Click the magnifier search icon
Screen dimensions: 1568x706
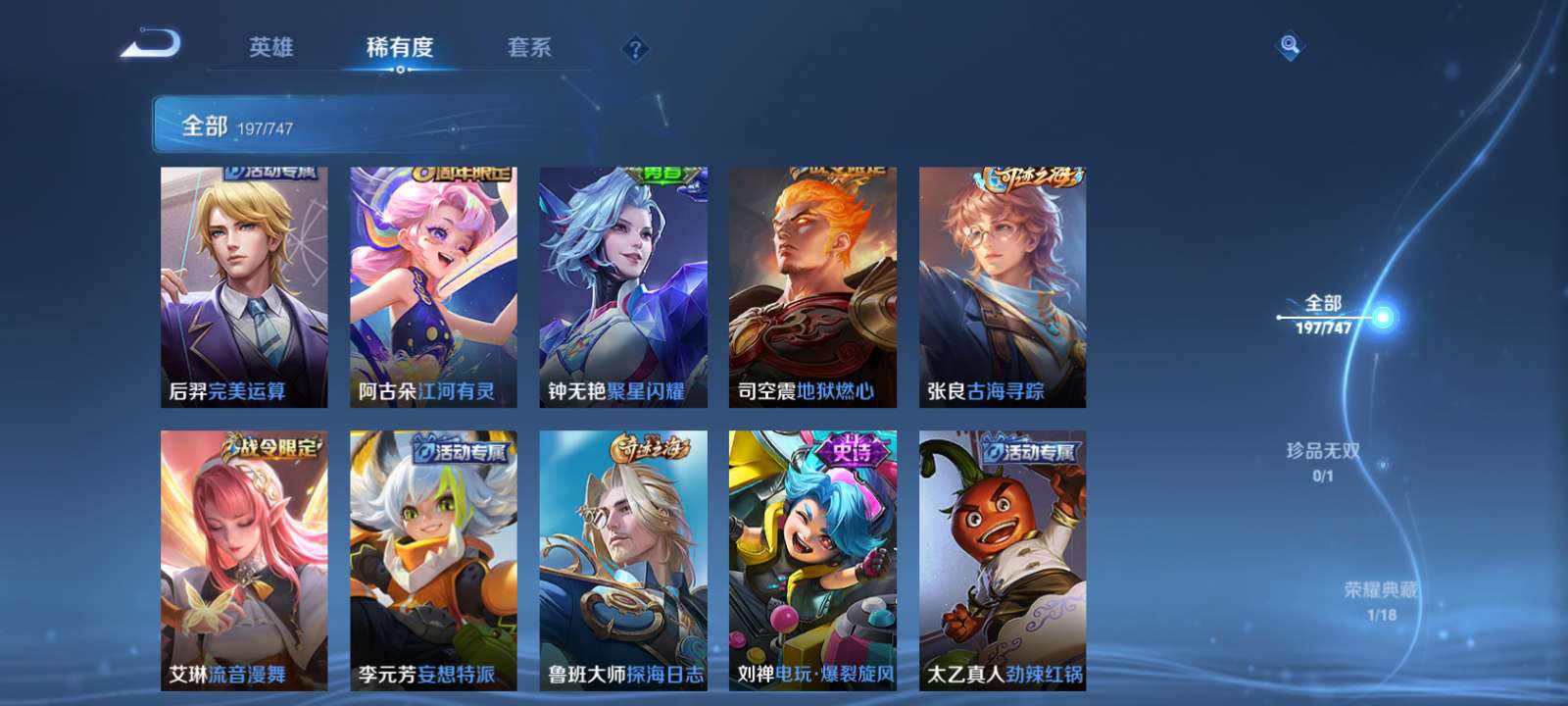(1290, 45)
